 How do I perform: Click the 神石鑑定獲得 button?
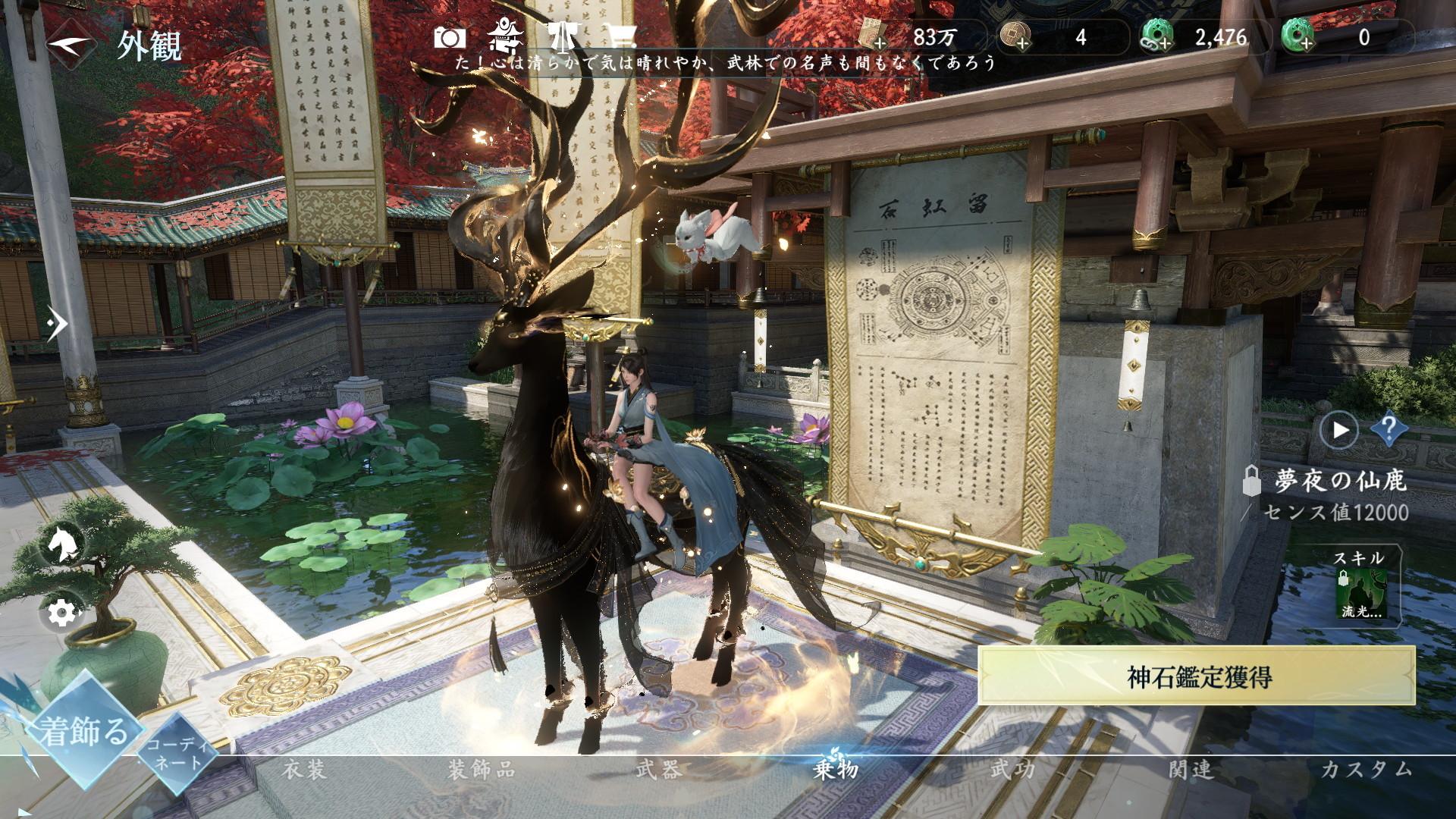pos(1198,676)
